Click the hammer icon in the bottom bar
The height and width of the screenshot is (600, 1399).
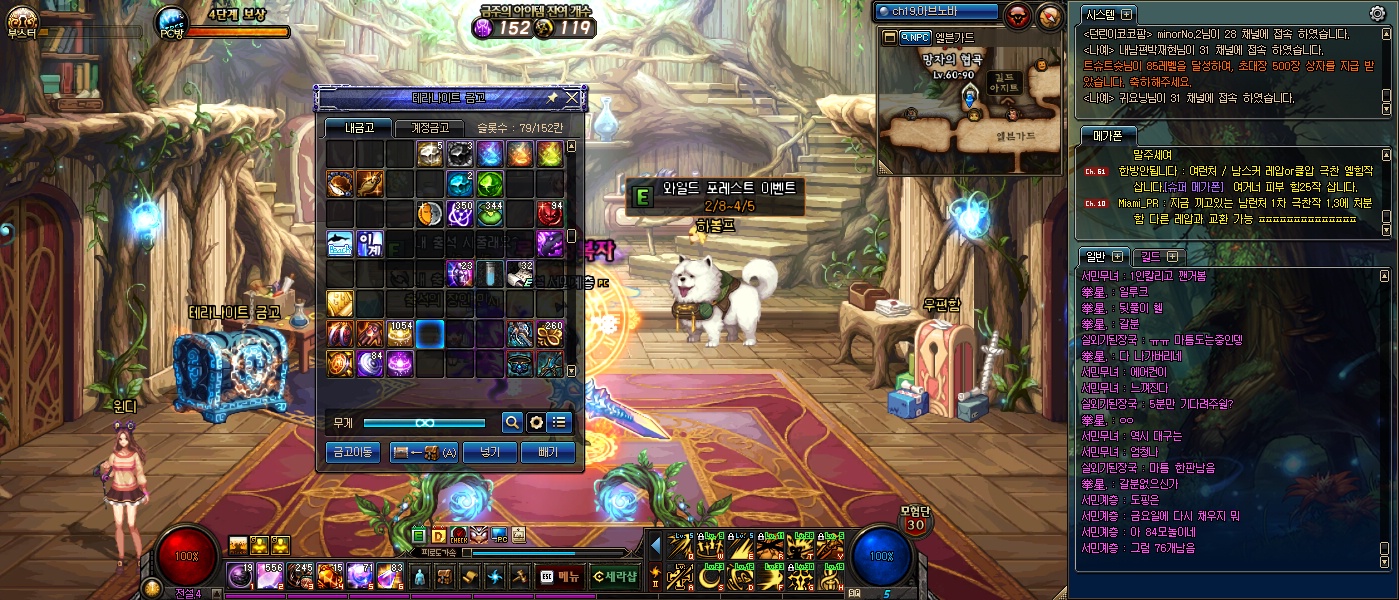pyautogui.click(x=518, y=576)
